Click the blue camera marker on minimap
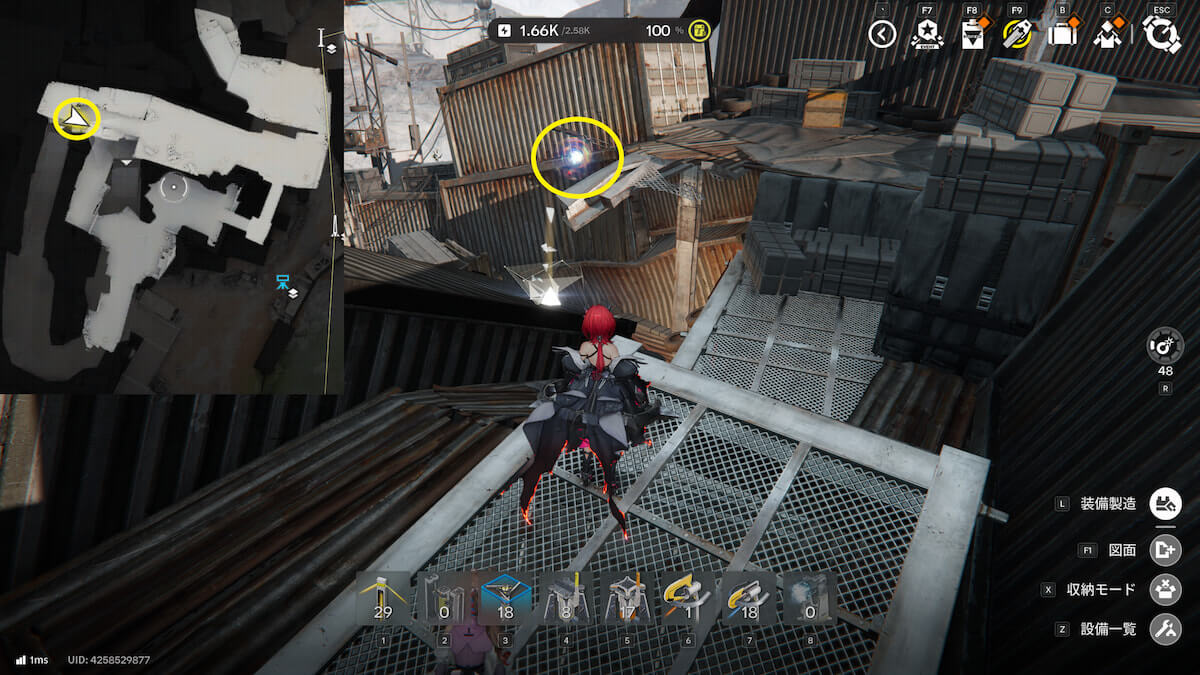Viewport: 1200px width, 675px height. coord(283,280)
